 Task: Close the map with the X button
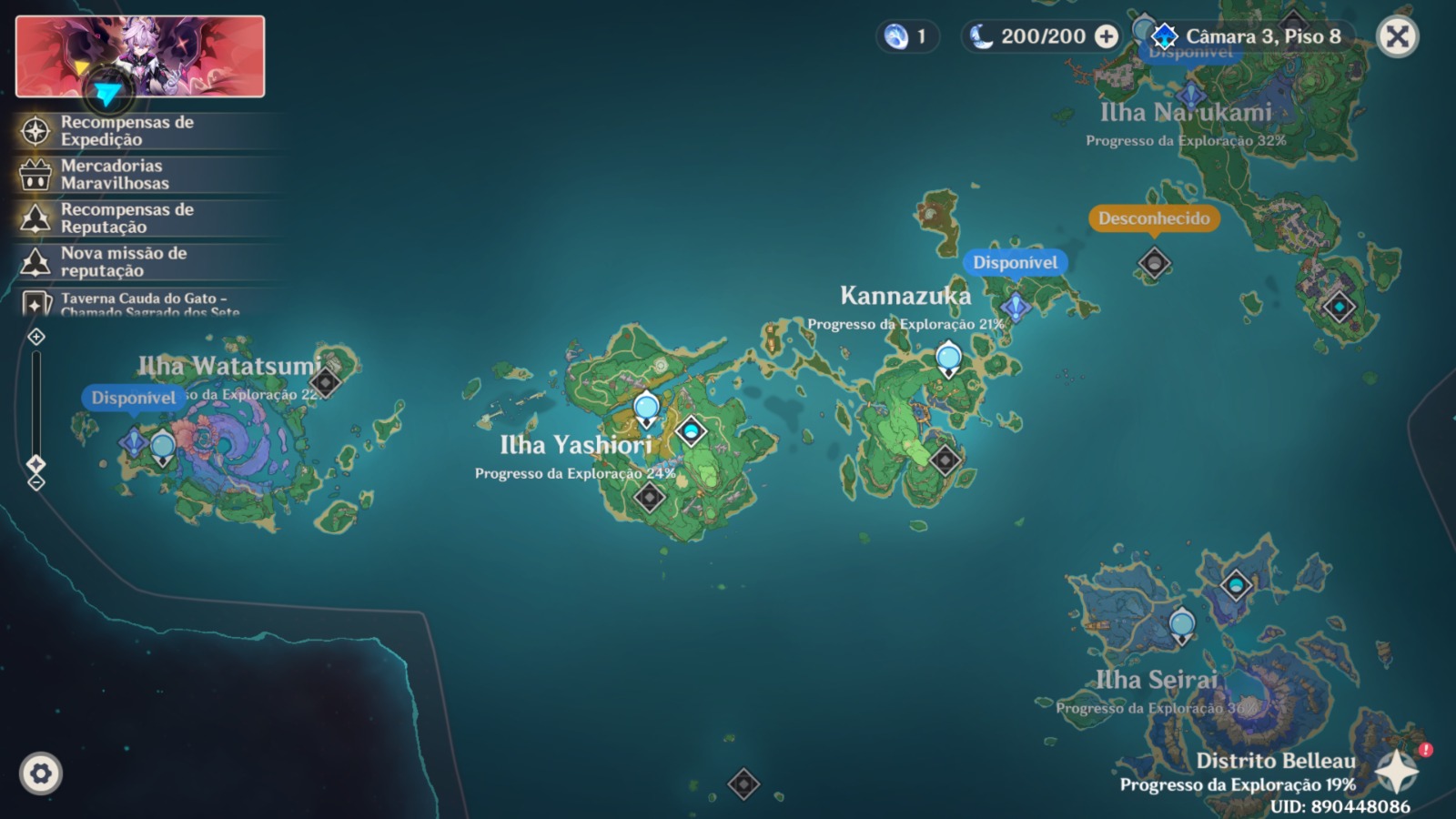tap(1397, 37)
